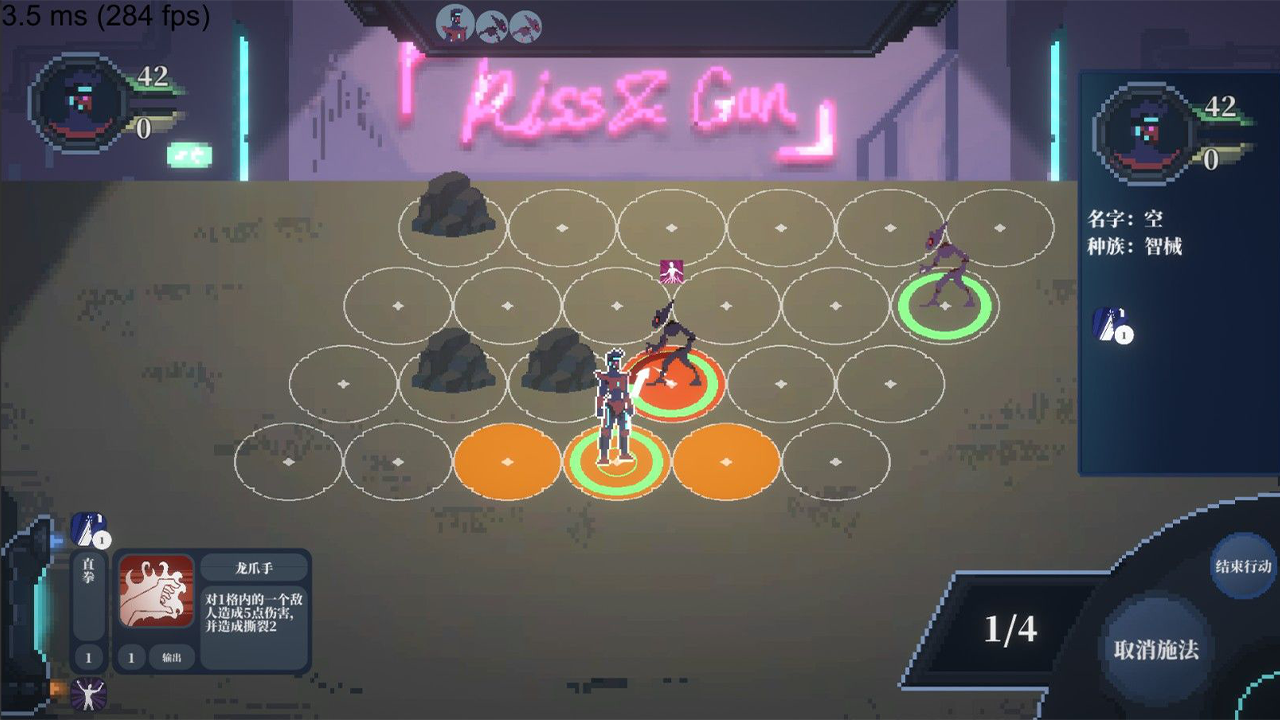This screenshot has height=720, width=1280.
Task: Click the 1/4 action counter display
Action: [x=1015, y=630]
